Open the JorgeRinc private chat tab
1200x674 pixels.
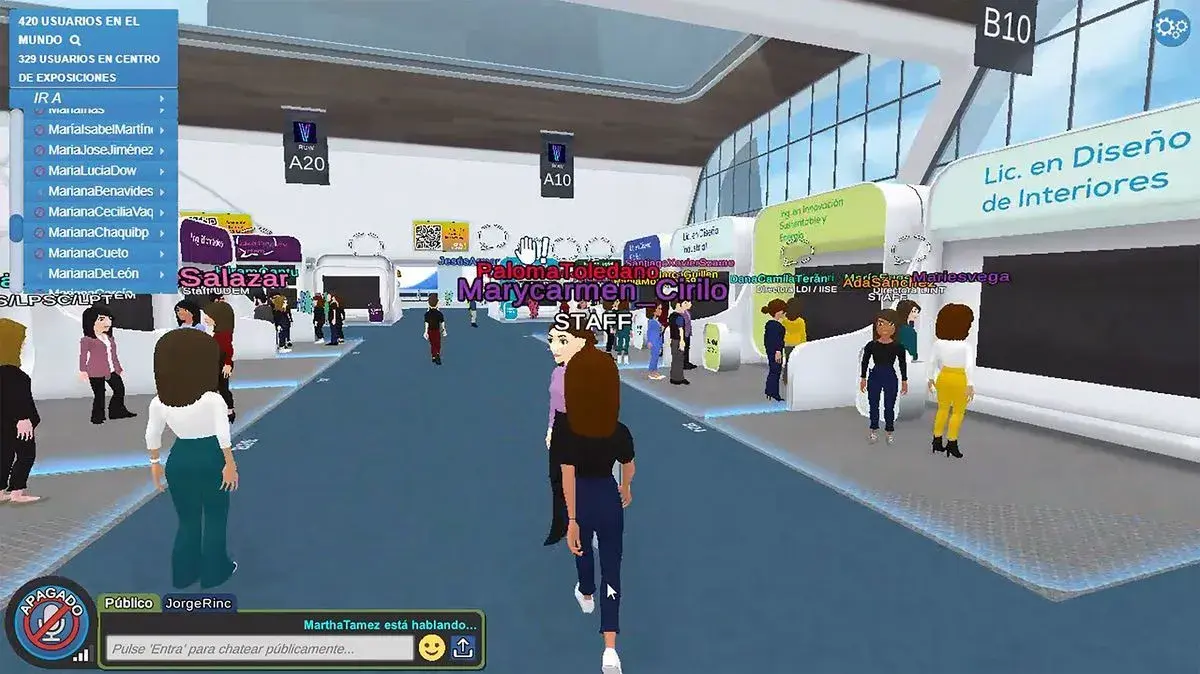click(198, 603)
